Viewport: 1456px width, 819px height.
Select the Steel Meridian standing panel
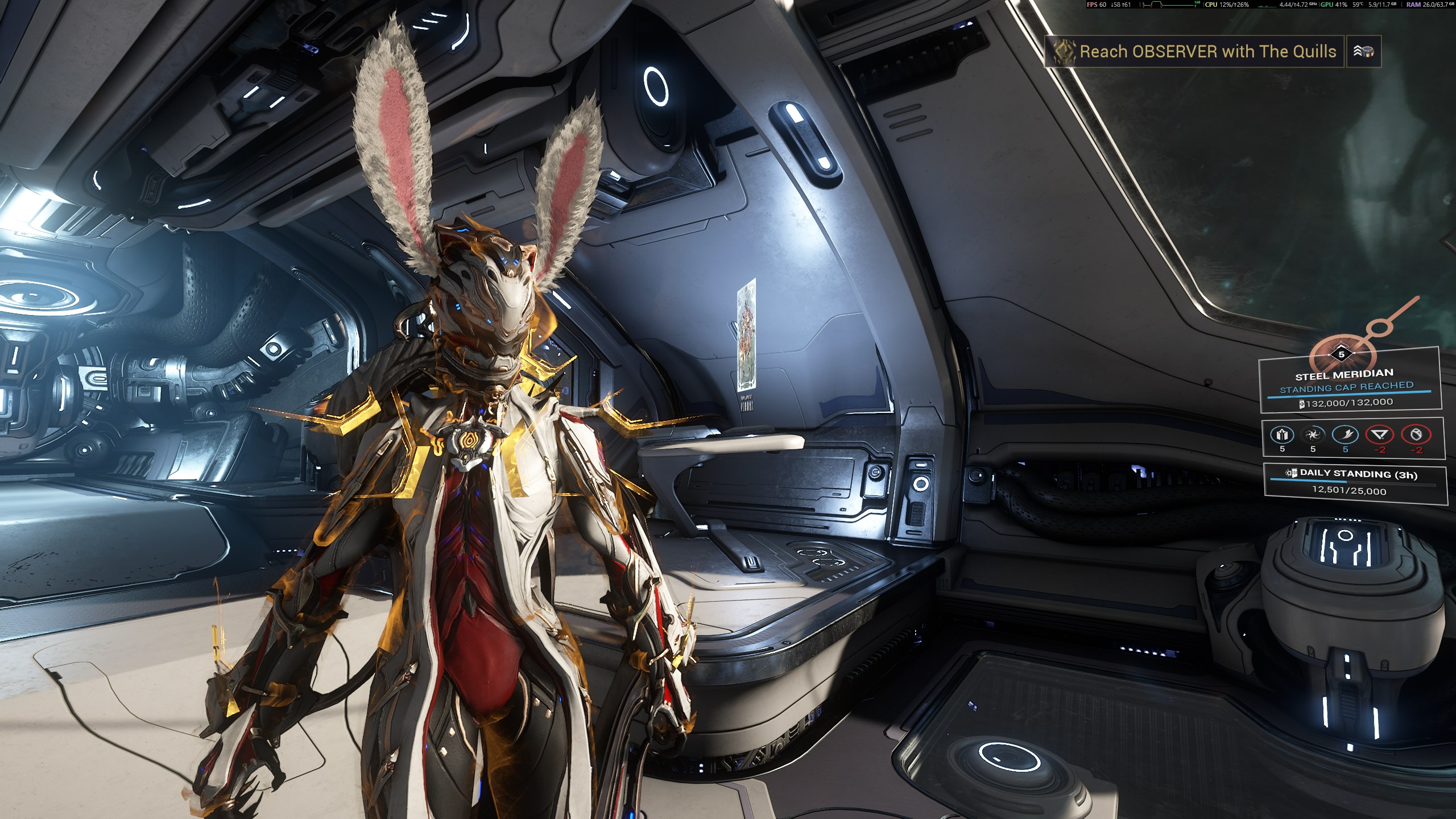click(x=1349, y=387)
